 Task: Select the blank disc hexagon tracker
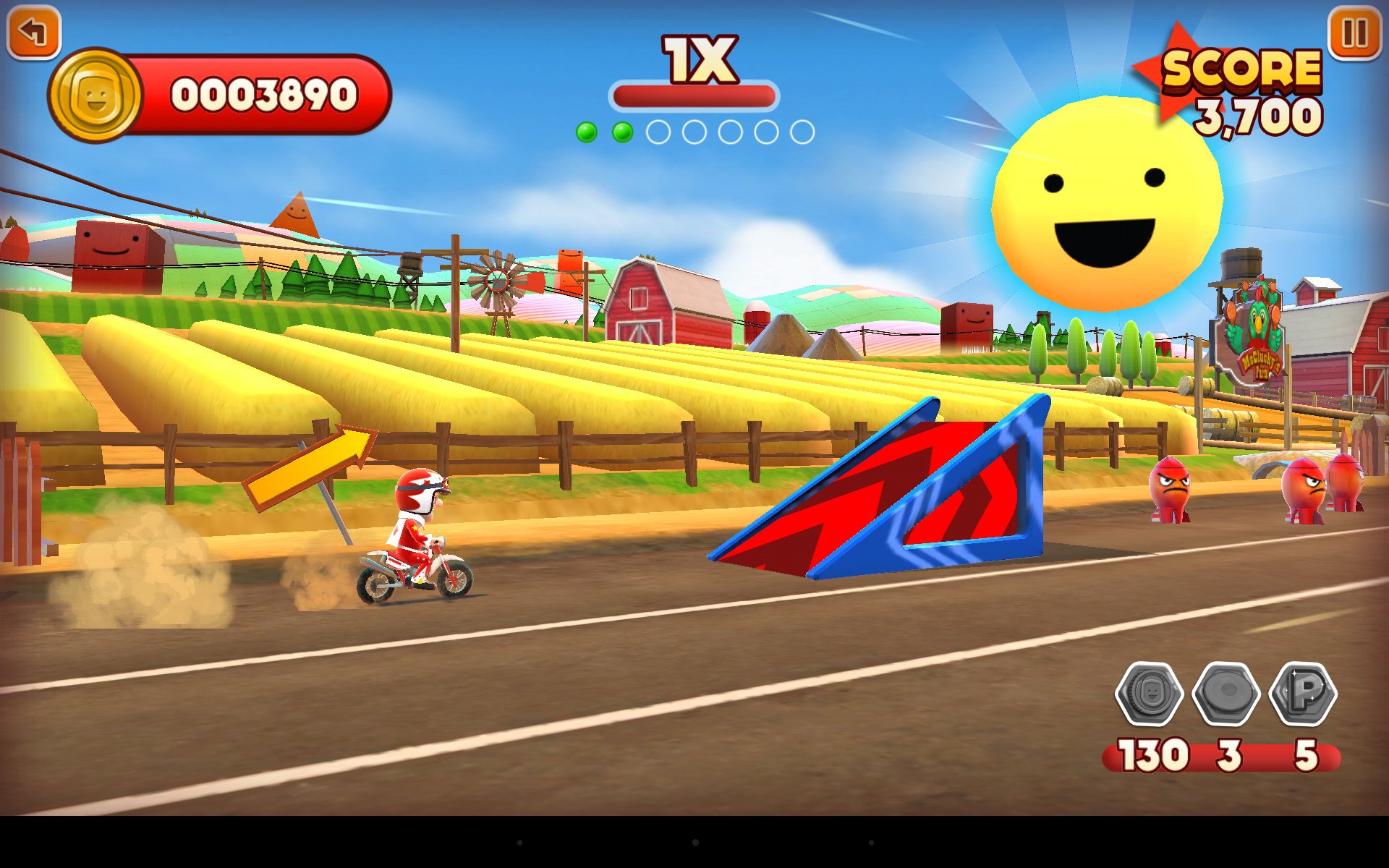tap(1227, 694)
